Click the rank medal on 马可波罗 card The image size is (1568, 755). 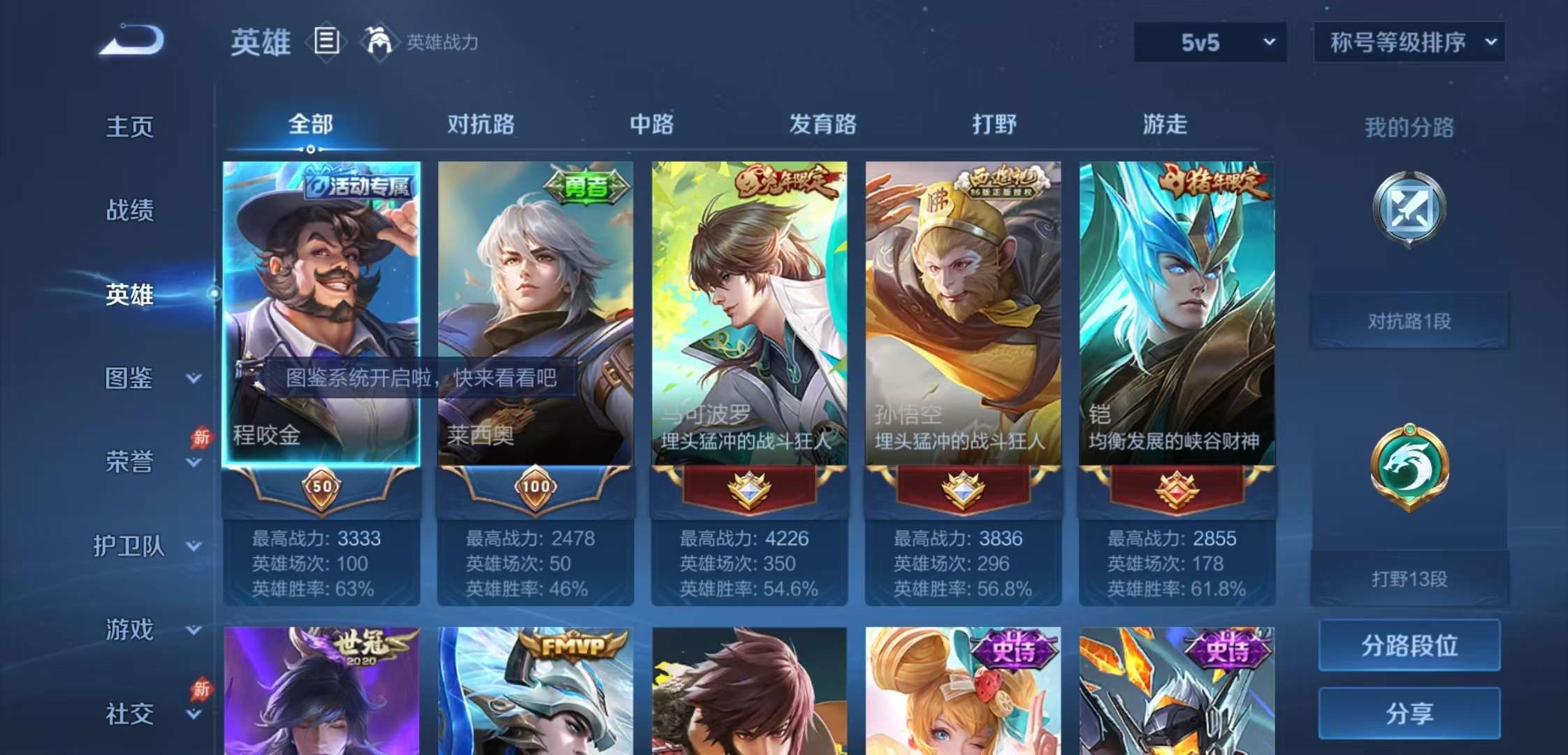tap(748, 489)
